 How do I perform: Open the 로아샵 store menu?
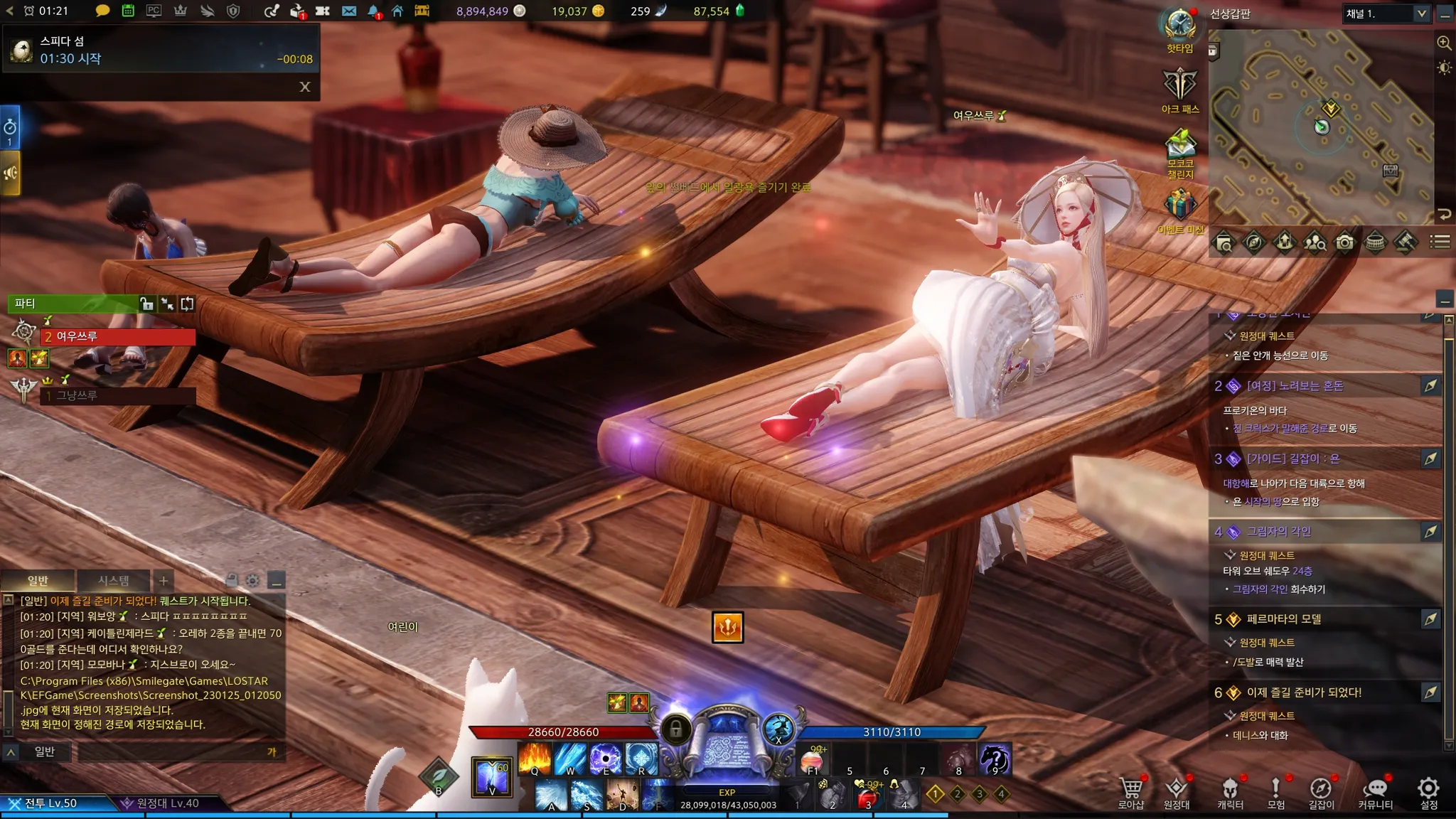(x=1130, y=791)
